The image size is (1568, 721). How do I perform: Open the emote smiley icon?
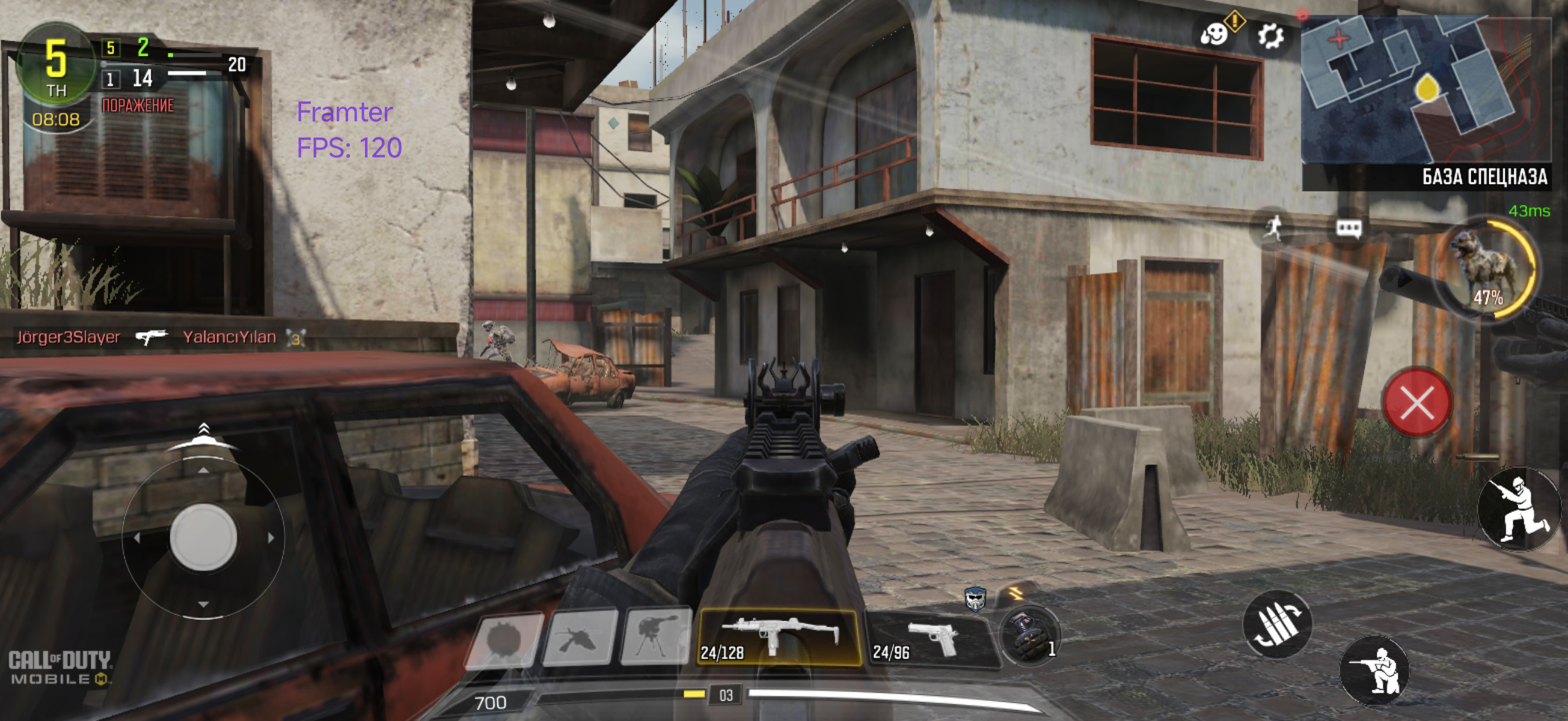point(1214,34)
